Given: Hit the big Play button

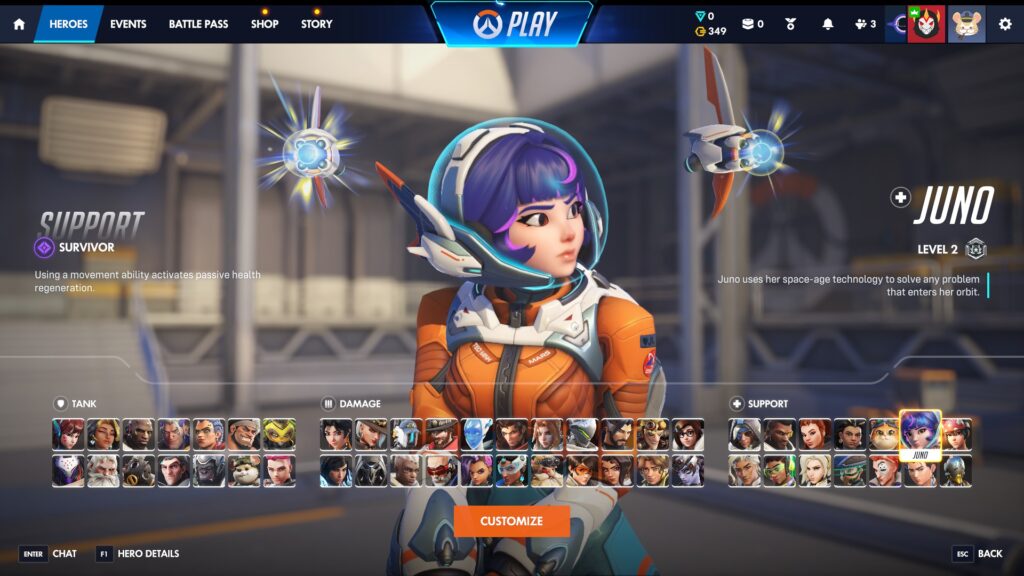Looking at the screenshot, I should [512, 24].
